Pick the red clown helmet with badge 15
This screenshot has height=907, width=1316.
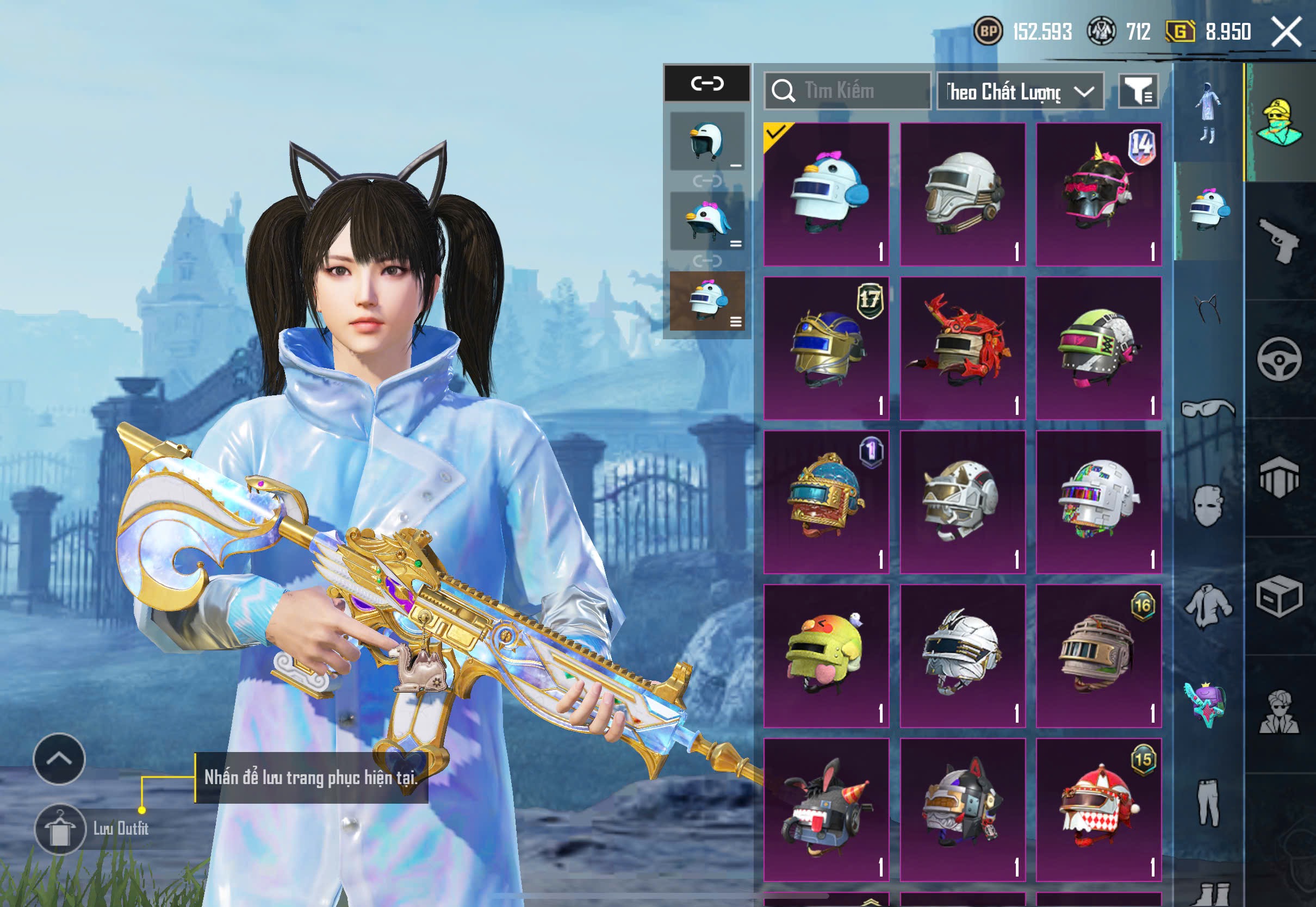click(1099, 809)
